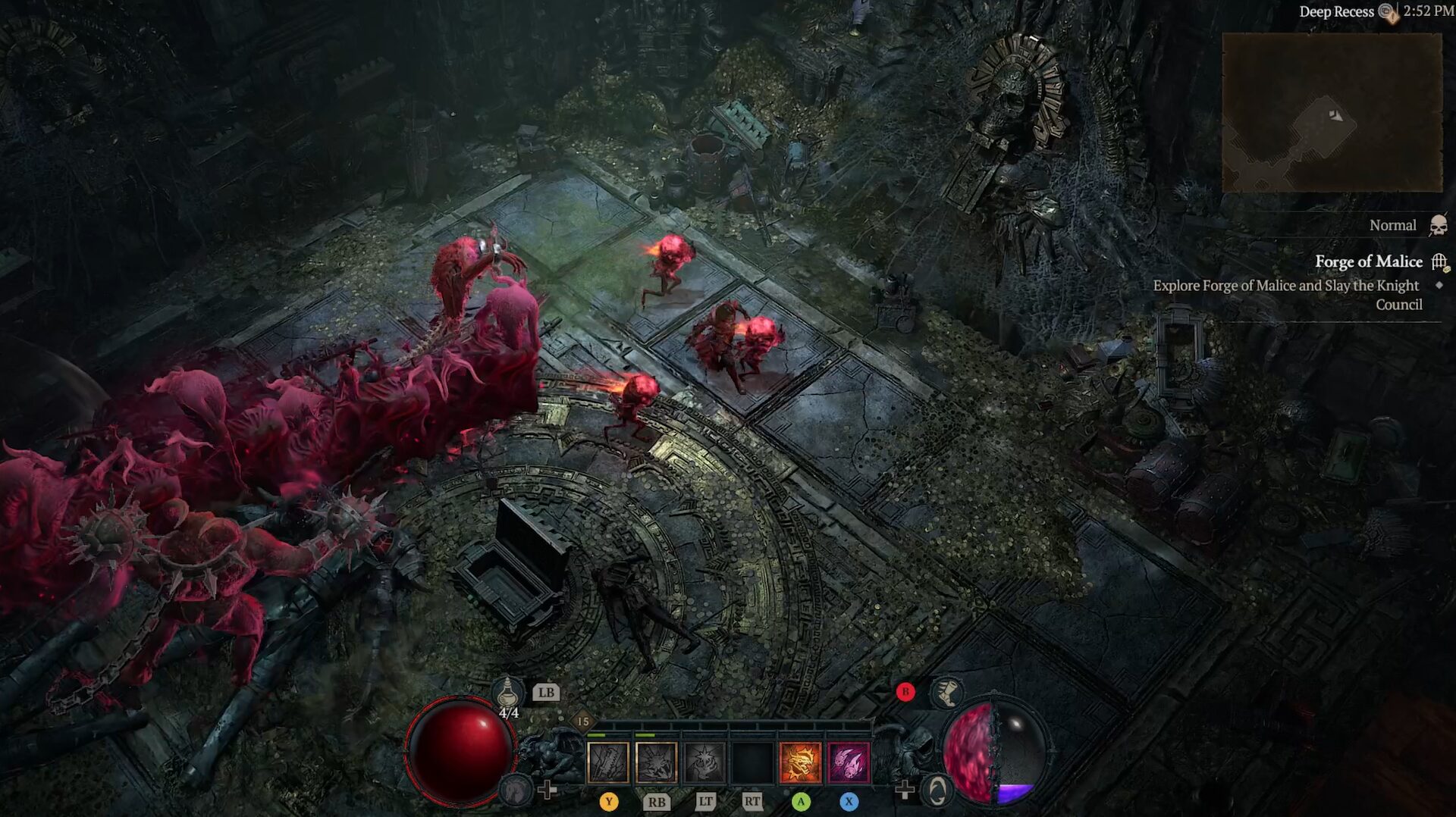This screenshot has width=1456, height=817.
Task: Select the greyed-out starburst hand skill
Action: (704, 762)
